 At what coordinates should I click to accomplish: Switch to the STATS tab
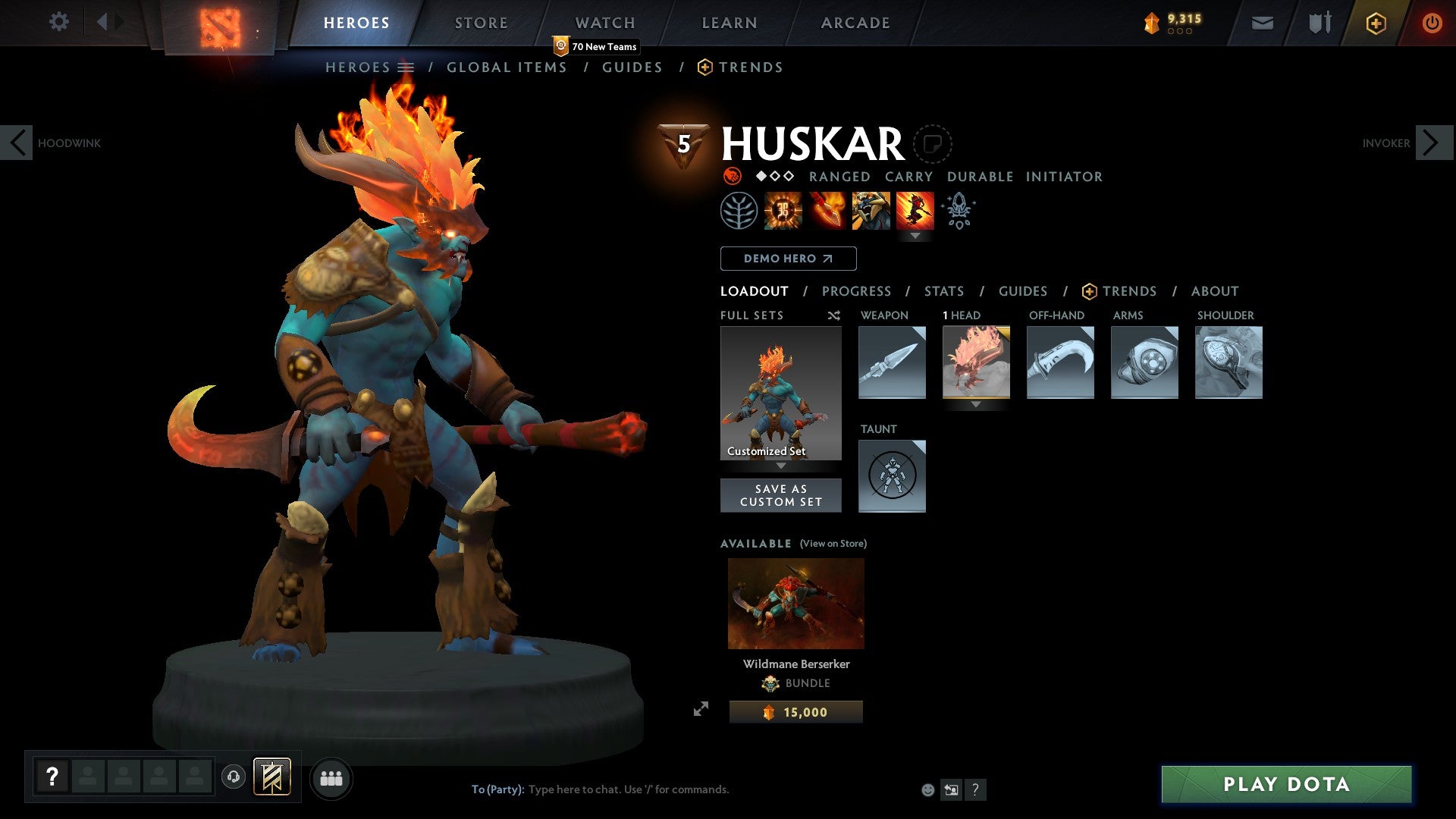[x=943, y=291]
